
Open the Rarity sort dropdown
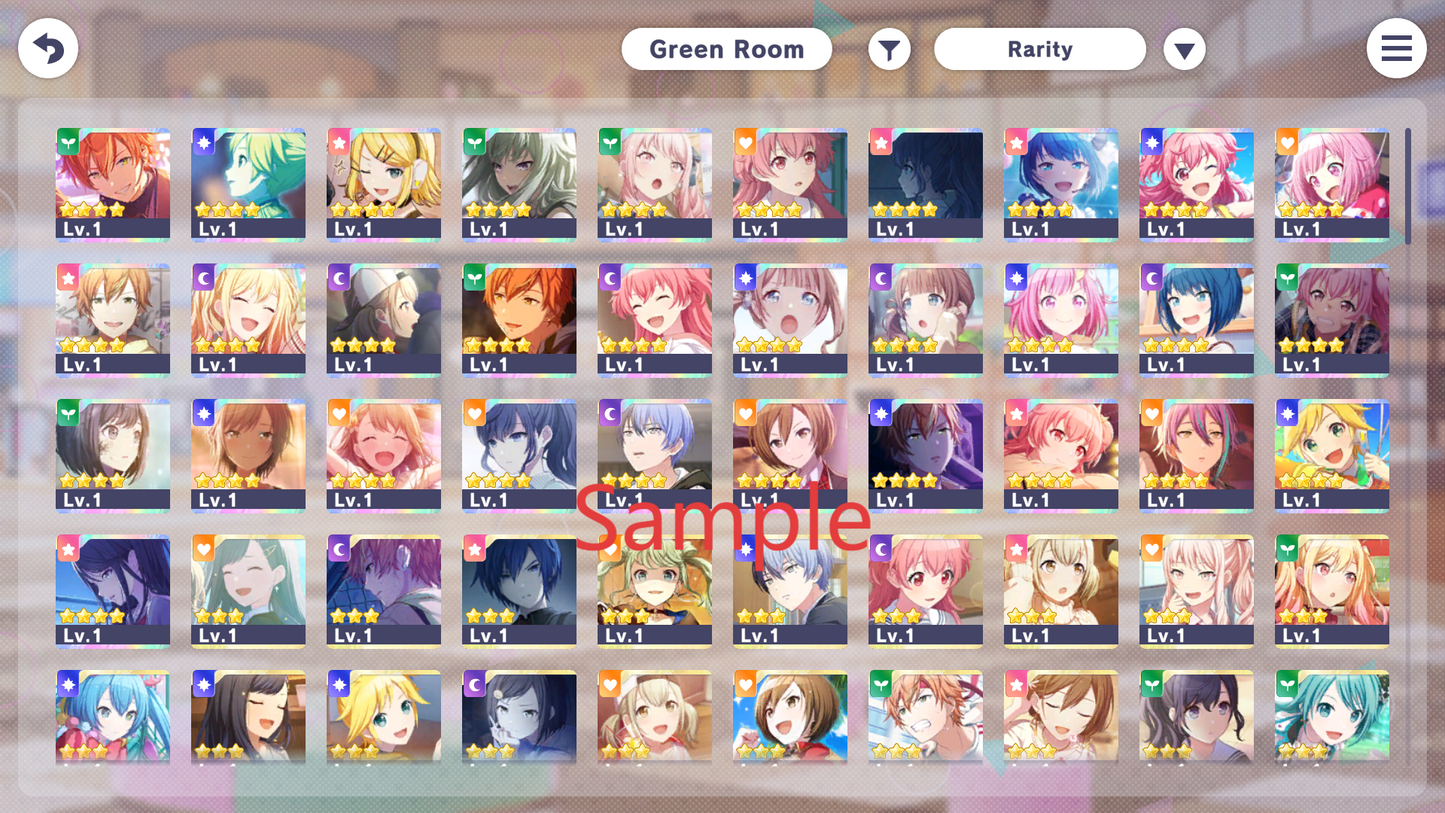click(x=1040, y=48)
